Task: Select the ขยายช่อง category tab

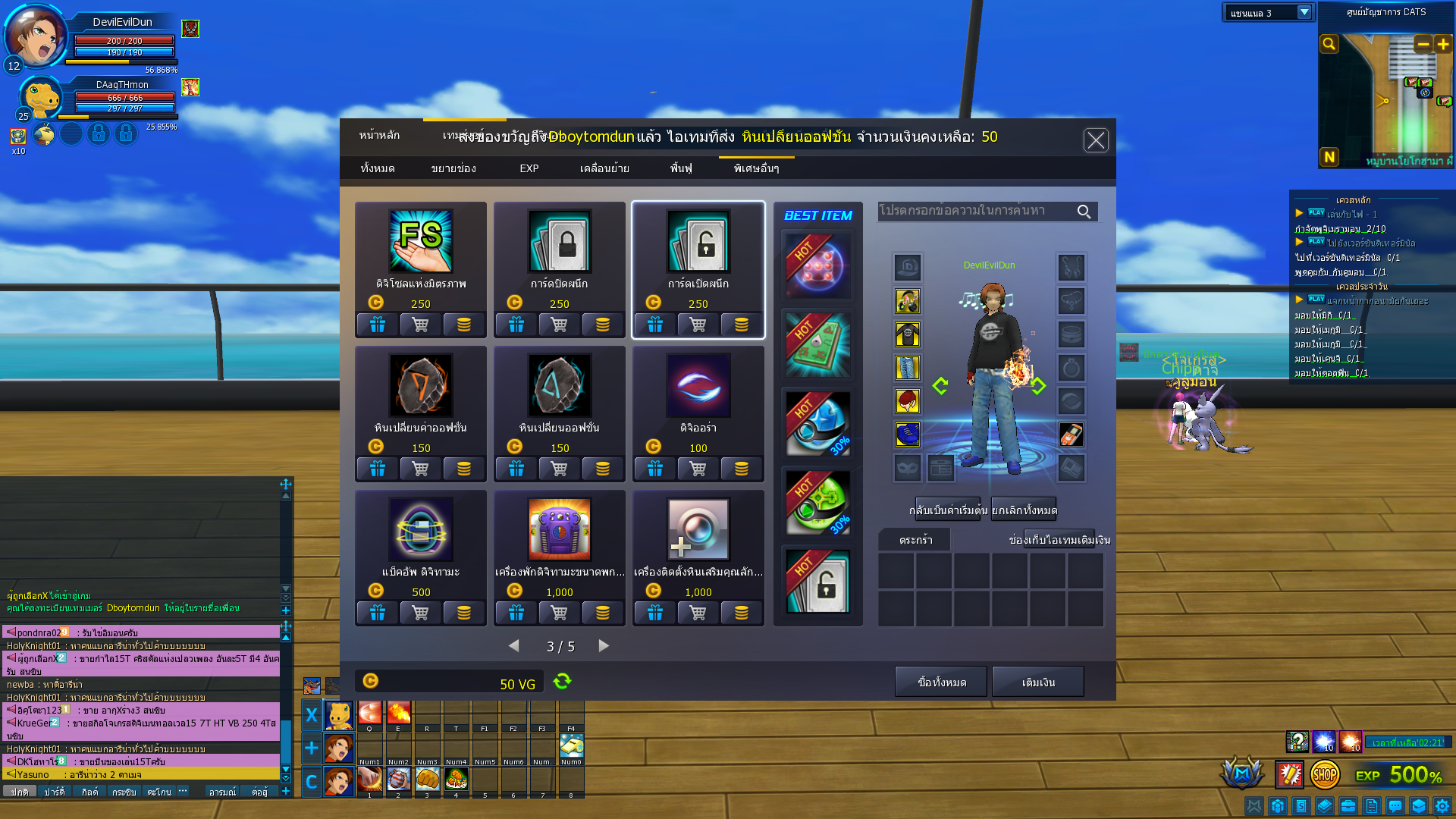Action: coord(453,168)
